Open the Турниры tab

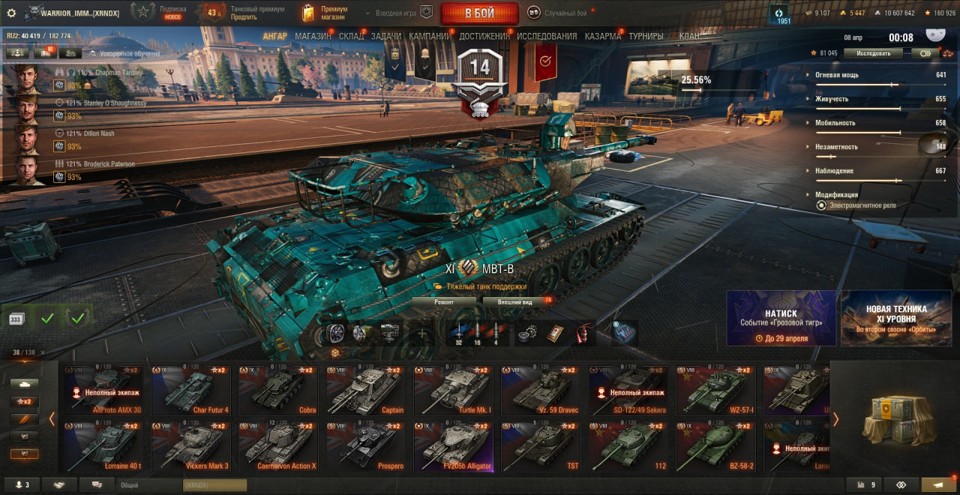pyautogui.click(x=646, y=36)
